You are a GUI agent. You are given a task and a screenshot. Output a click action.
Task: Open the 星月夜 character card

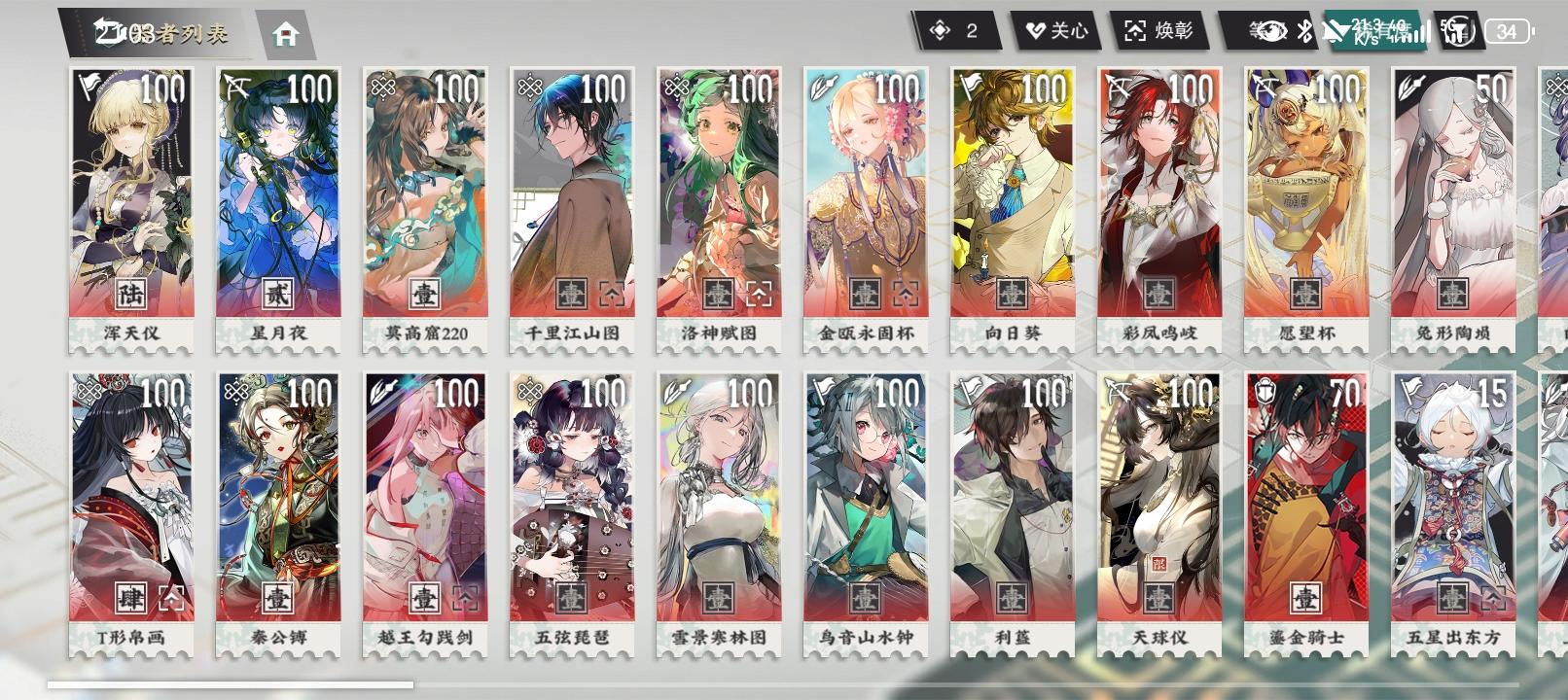click(x=278, y=185)
